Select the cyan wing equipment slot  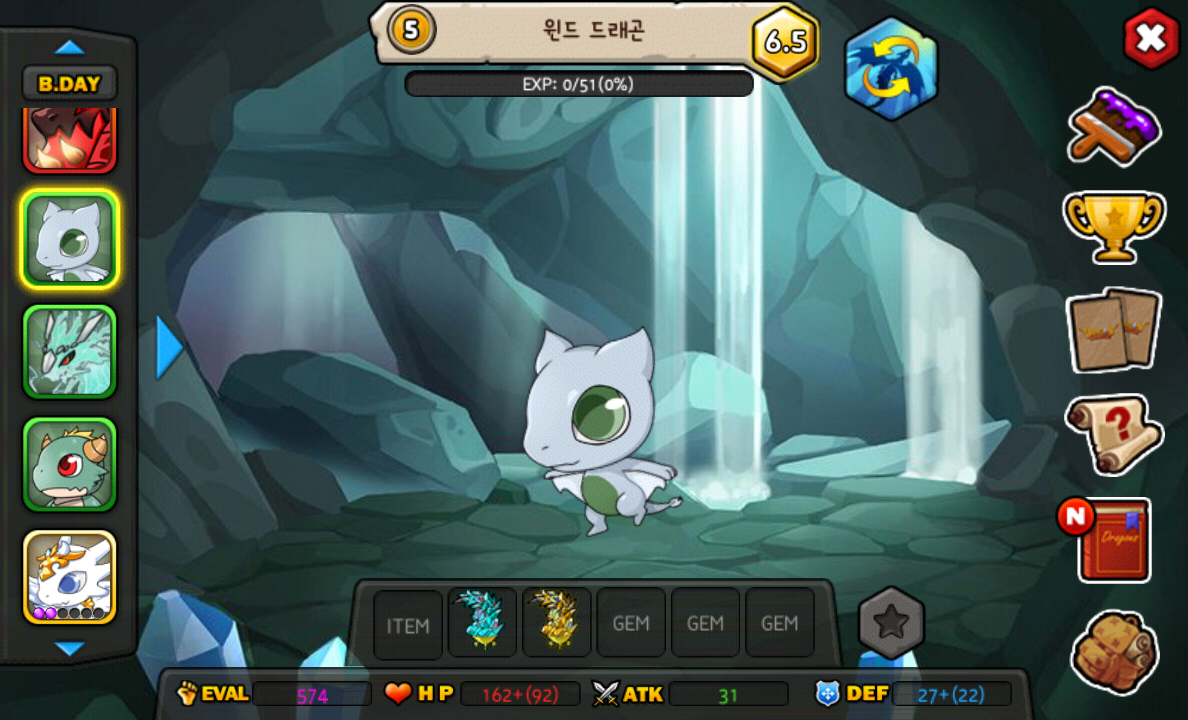[482, 622]
